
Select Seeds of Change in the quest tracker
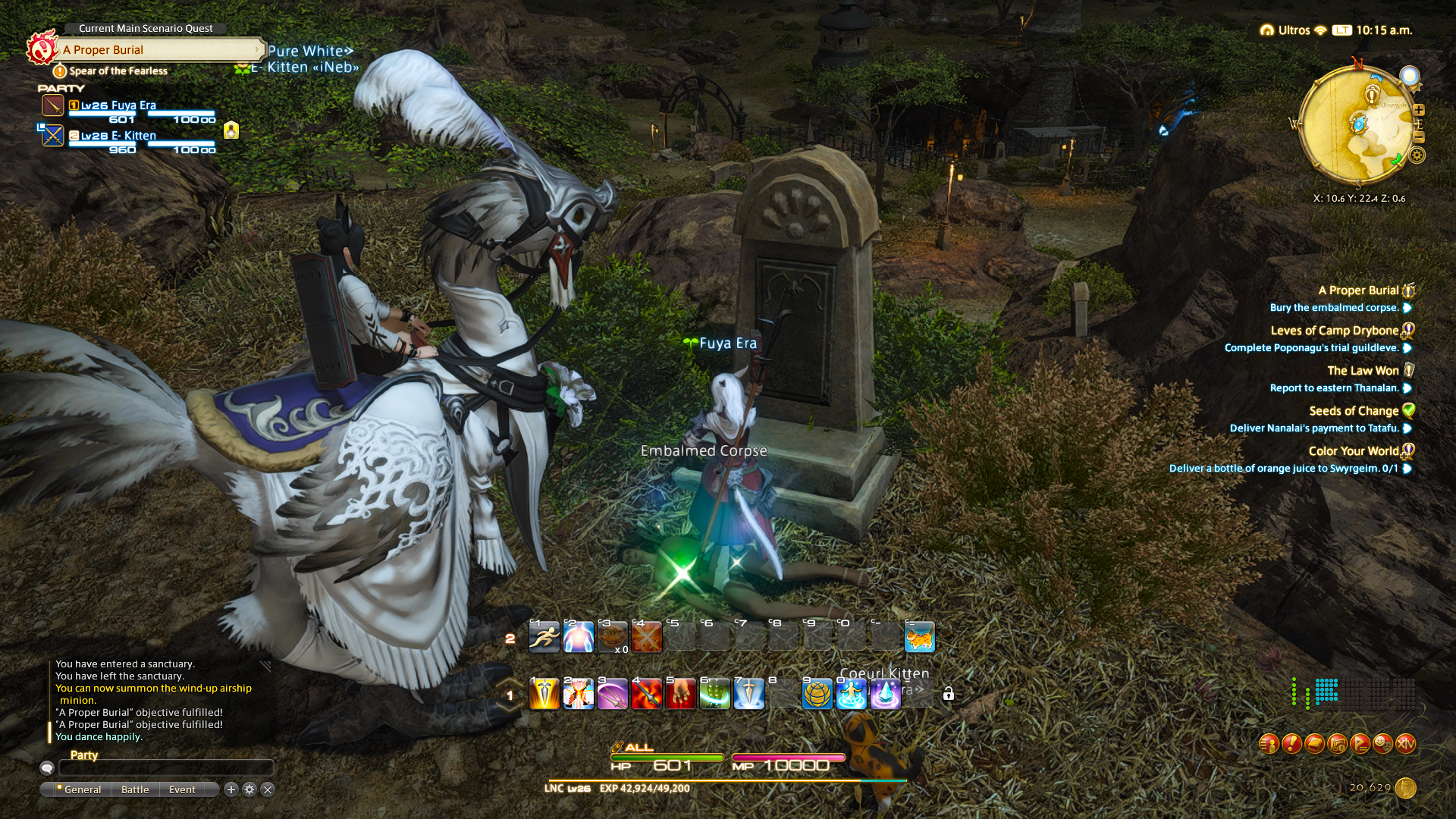1354,411
